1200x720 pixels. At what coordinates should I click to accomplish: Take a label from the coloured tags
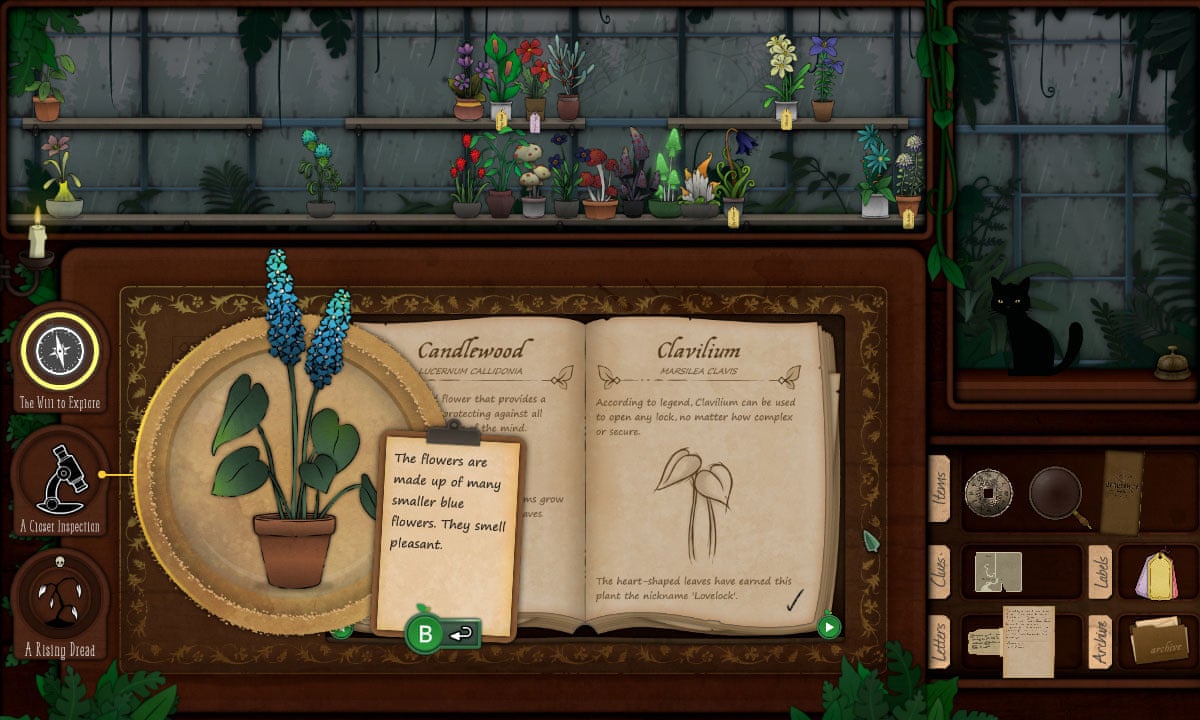1157,576
